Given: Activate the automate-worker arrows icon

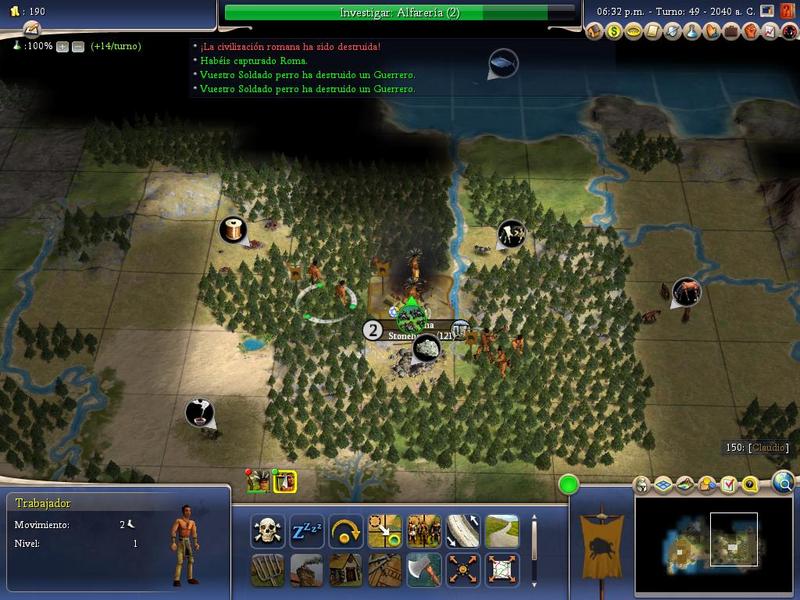Looking at the screenshot, I should [x=462, y=570].
